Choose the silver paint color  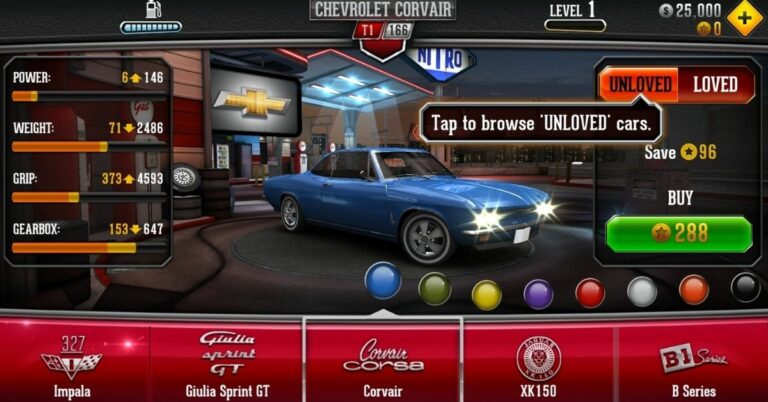(x=642, y=291)
